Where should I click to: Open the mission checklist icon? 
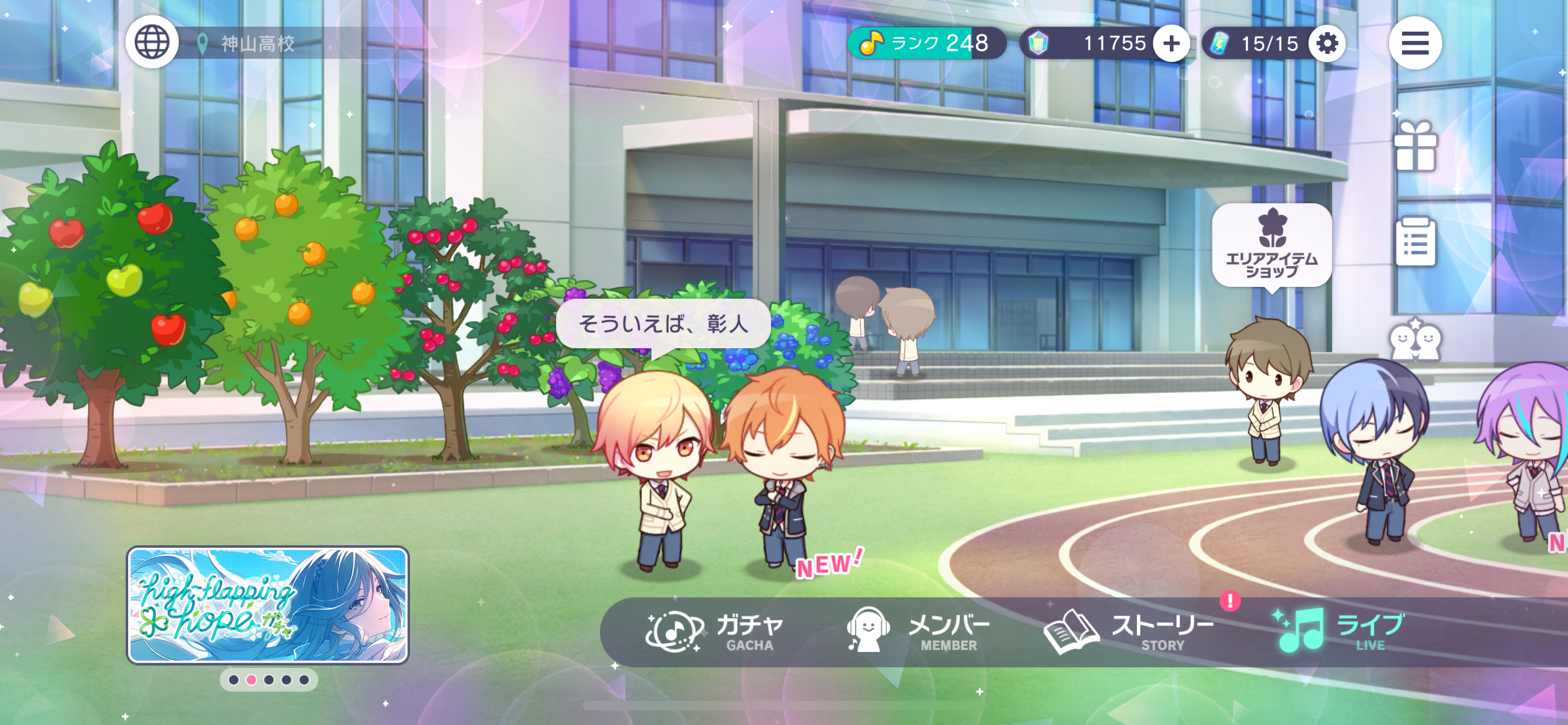[x=1416, y=242]
